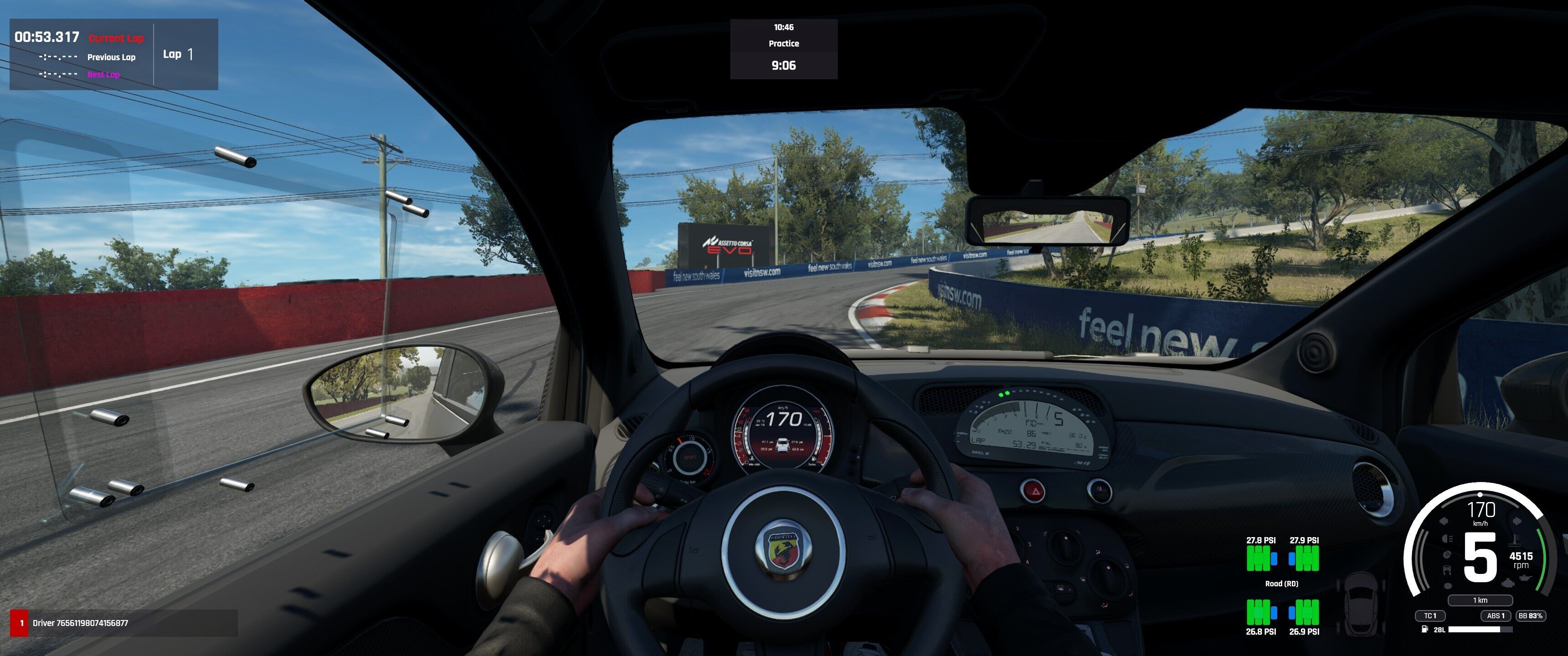Screen dimensions: 1568x656
Task: Click the fuel pump icon
Action: [x=1424, y=629]
